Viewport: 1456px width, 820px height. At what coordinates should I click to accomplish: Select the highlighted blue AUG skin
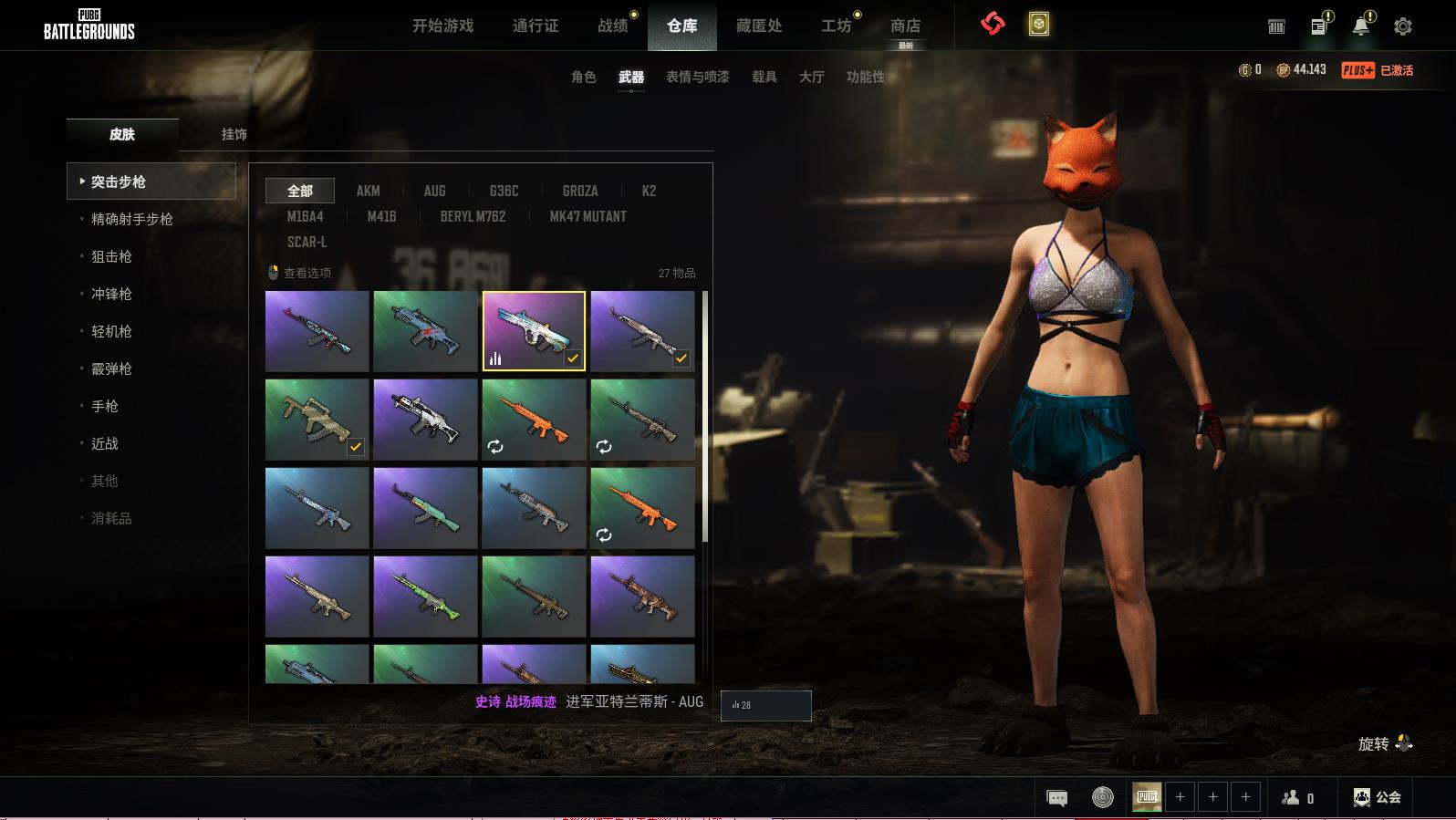[x=534, y=331]
